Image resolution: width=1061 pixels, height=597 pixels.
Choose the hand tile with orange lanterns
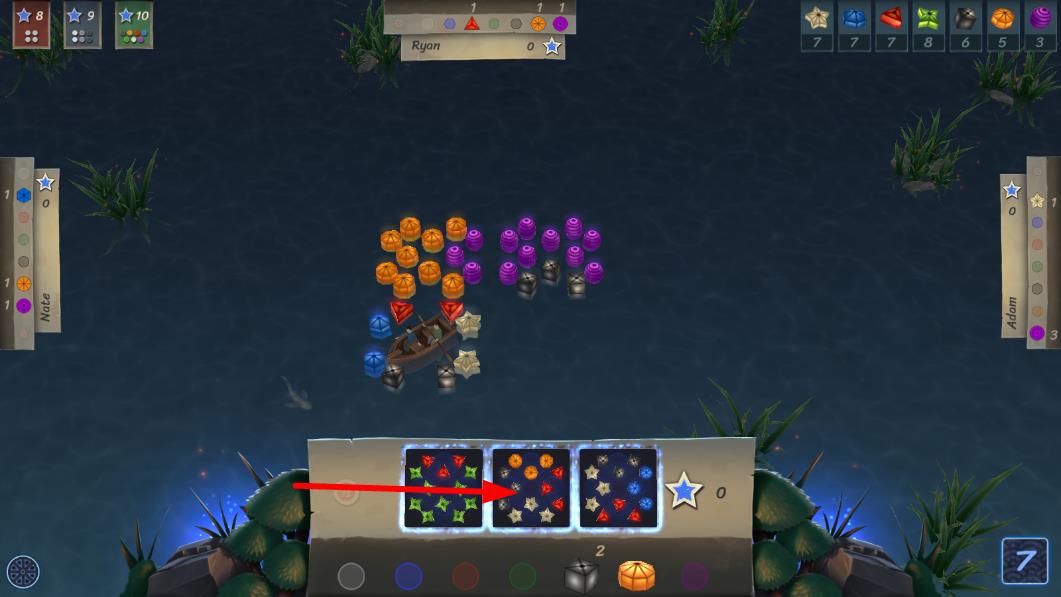pos(531,487)
